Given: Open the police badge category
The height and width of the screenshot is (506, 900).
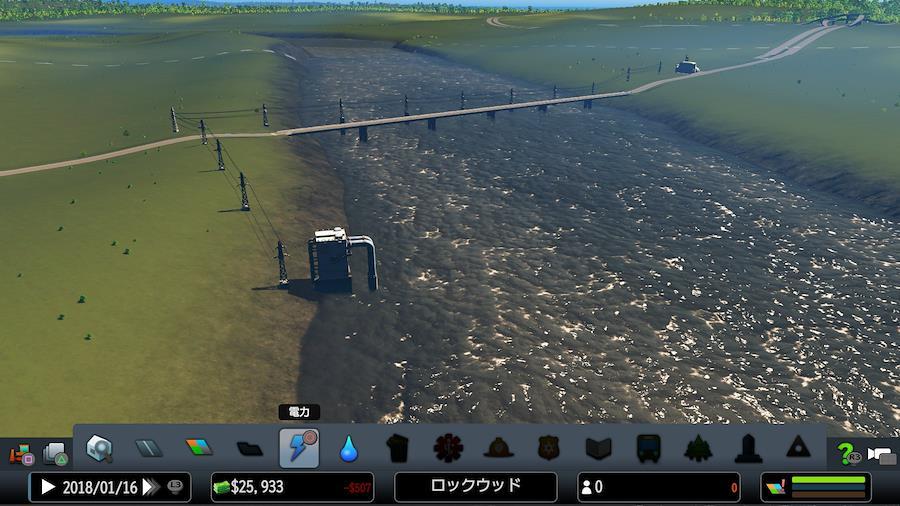Looking at the screenshot, I should (x=548, y=448).
